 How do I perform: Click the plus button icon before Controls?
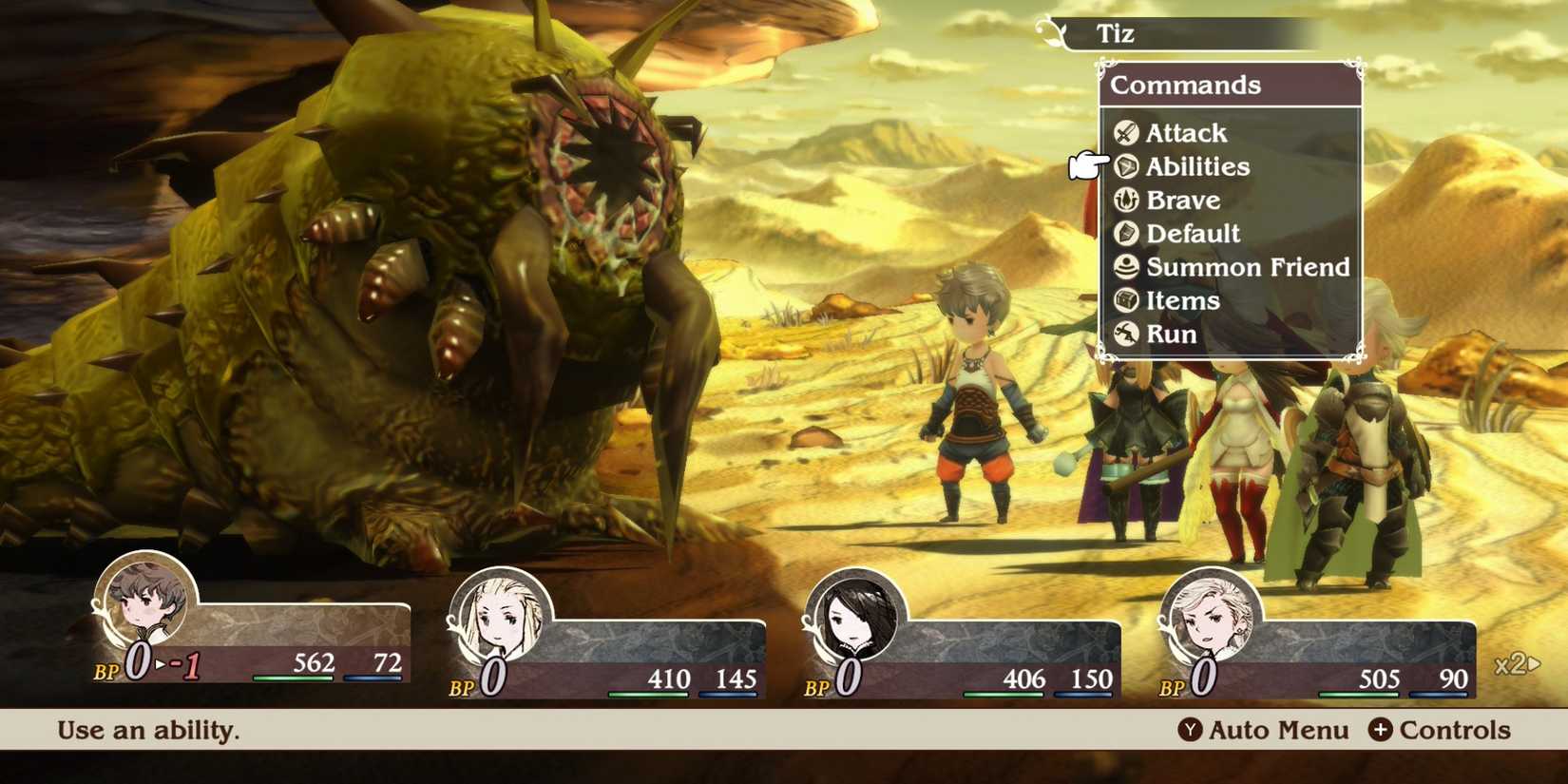(x=1383, y=731)
